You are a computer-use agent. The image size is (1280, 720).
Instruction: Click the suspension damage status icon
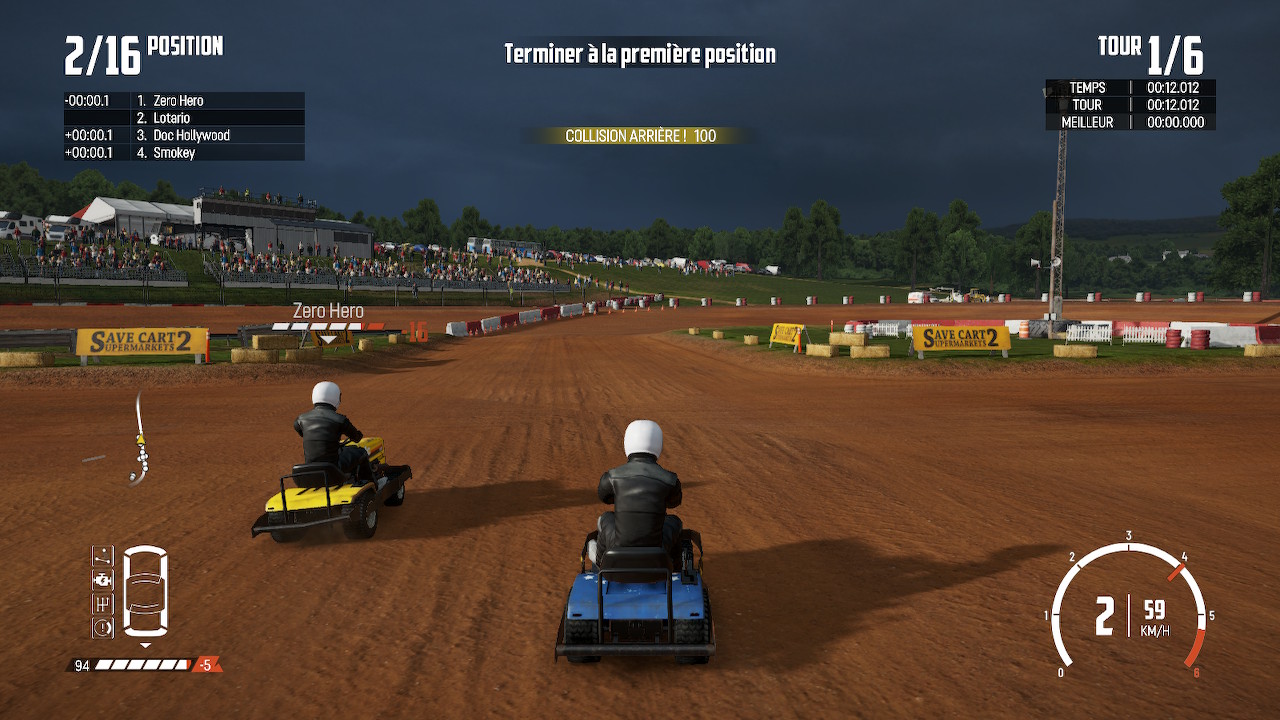102,555
